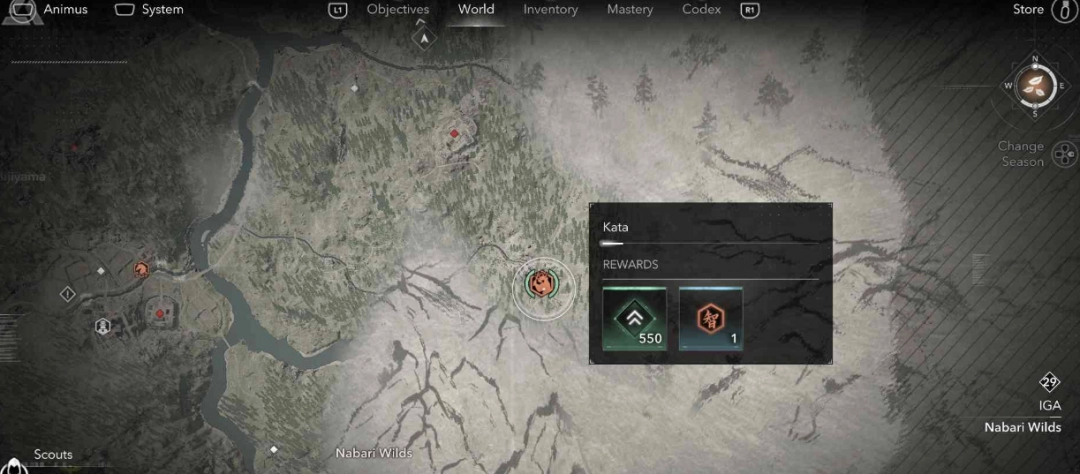The image size is (1080, 474).
Task: Open the Scouts panel
Action: pyautogui.click(x=53, y=456)
